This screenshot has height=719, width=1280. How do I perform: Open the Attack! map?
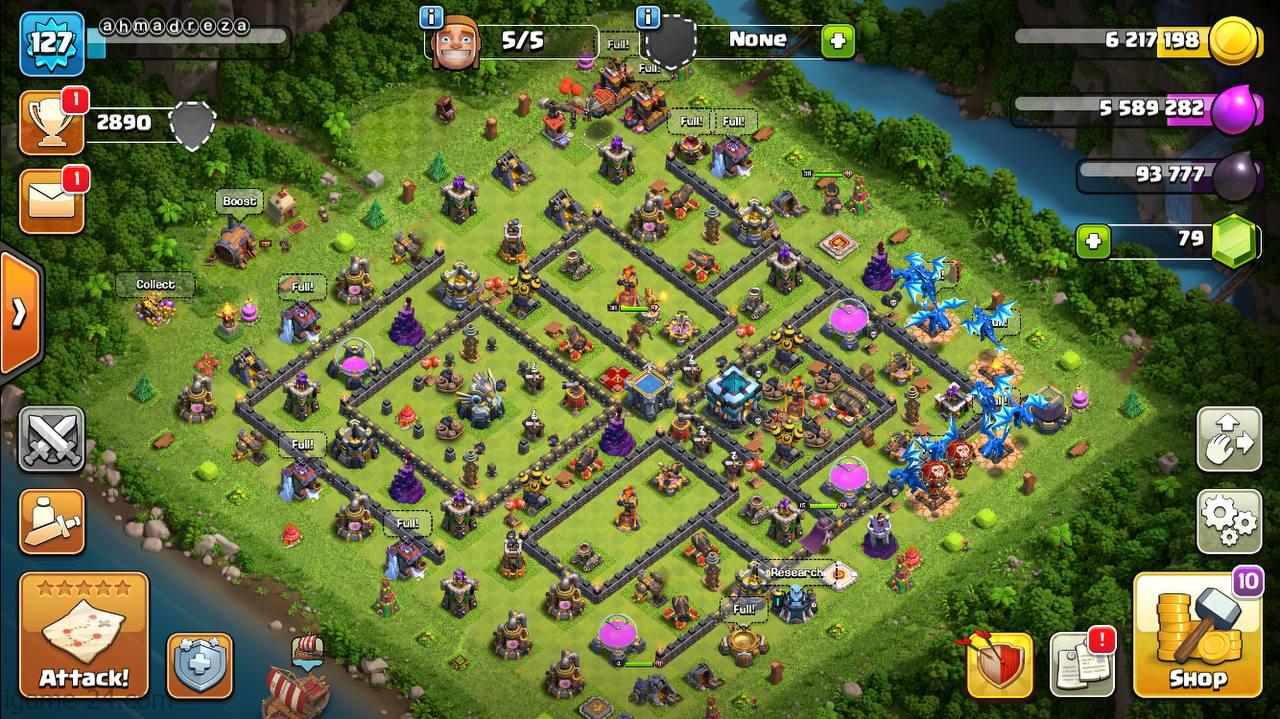coord(84,635)
